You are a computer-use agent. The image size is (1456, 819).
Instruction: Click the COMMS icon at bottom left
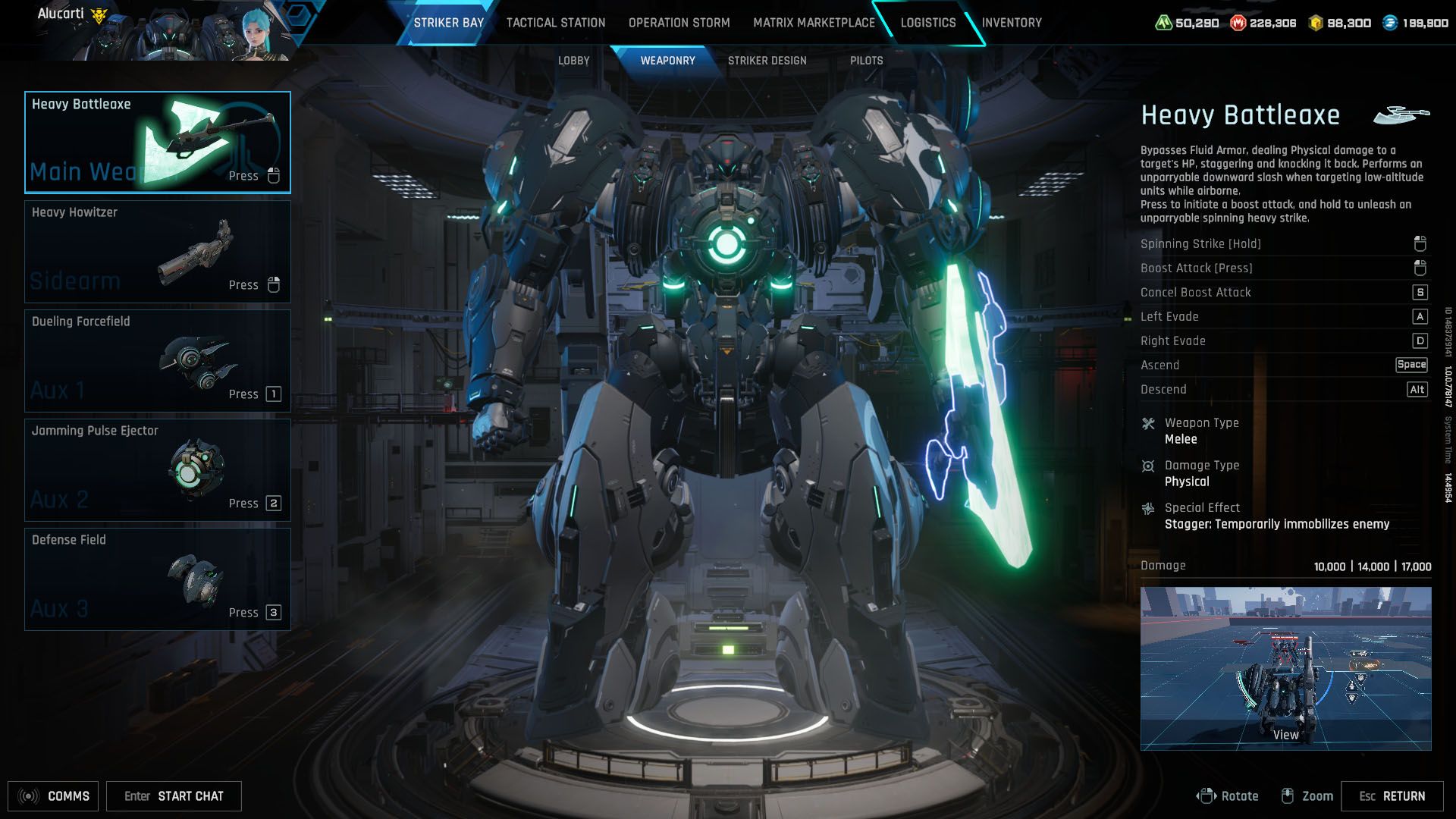pos(28,795)
